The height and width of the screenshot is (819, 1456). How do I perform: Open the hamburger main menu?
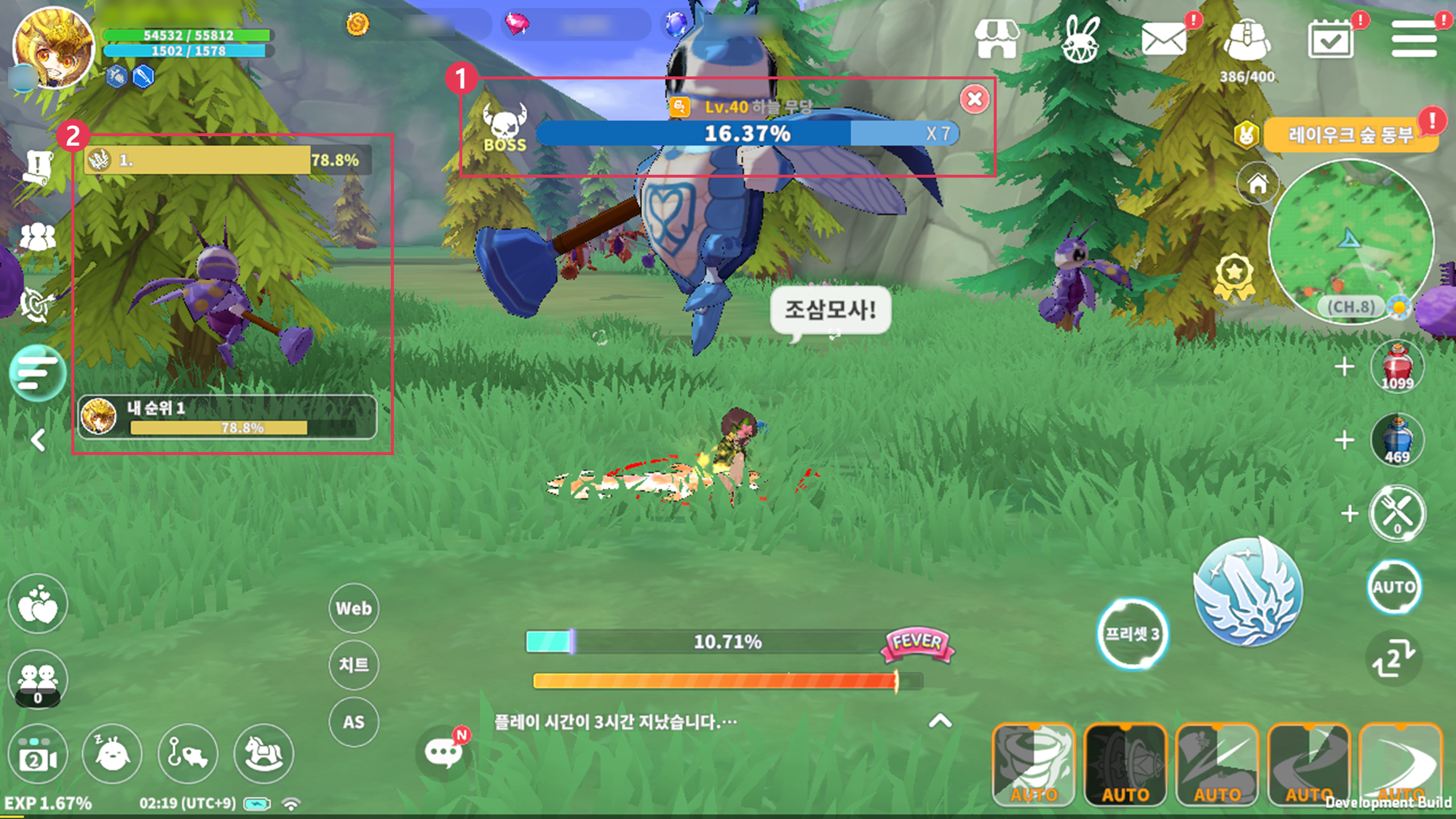click(1414, 39)
